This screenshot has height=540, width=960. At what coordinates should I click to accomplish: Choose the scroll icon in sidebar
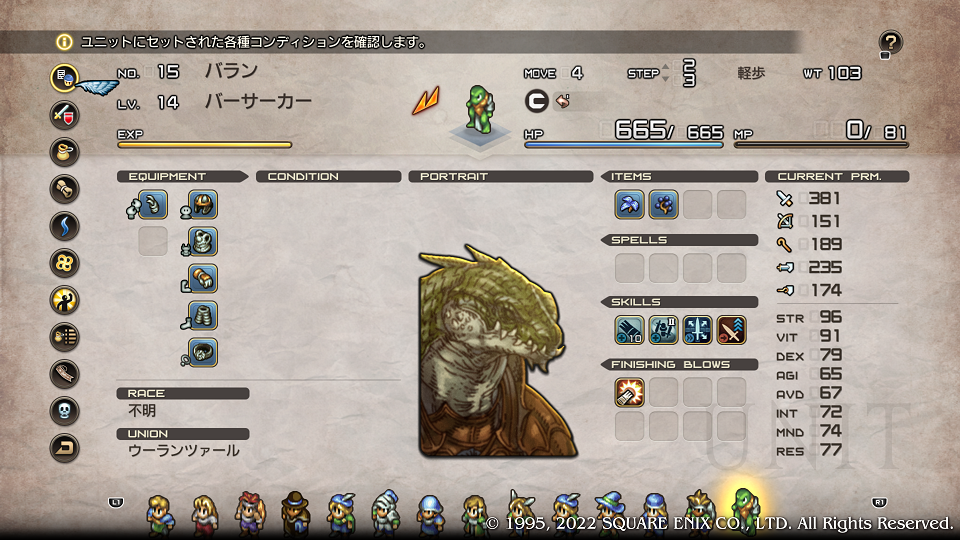coord(65,188)
